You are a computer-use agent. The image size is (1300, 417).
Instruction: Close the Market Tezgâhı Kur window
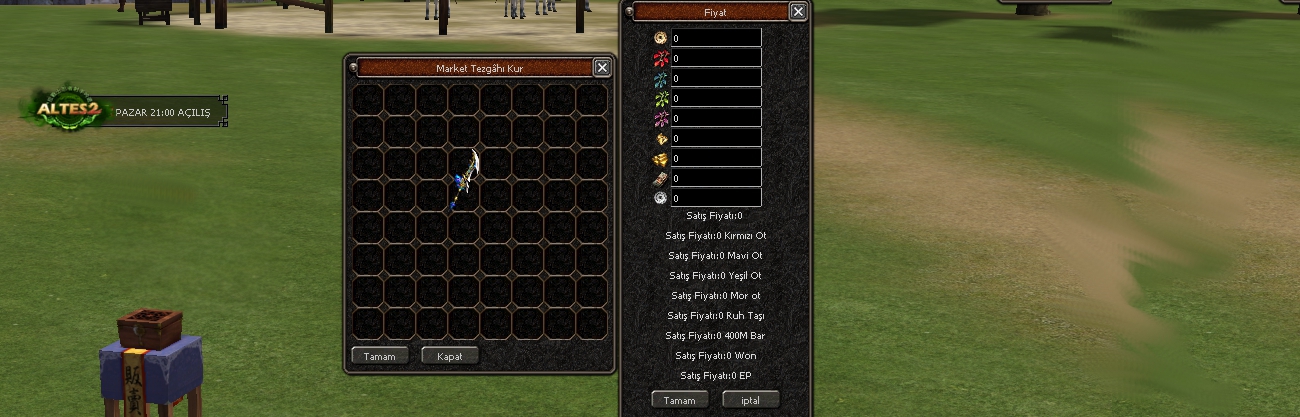601,68
